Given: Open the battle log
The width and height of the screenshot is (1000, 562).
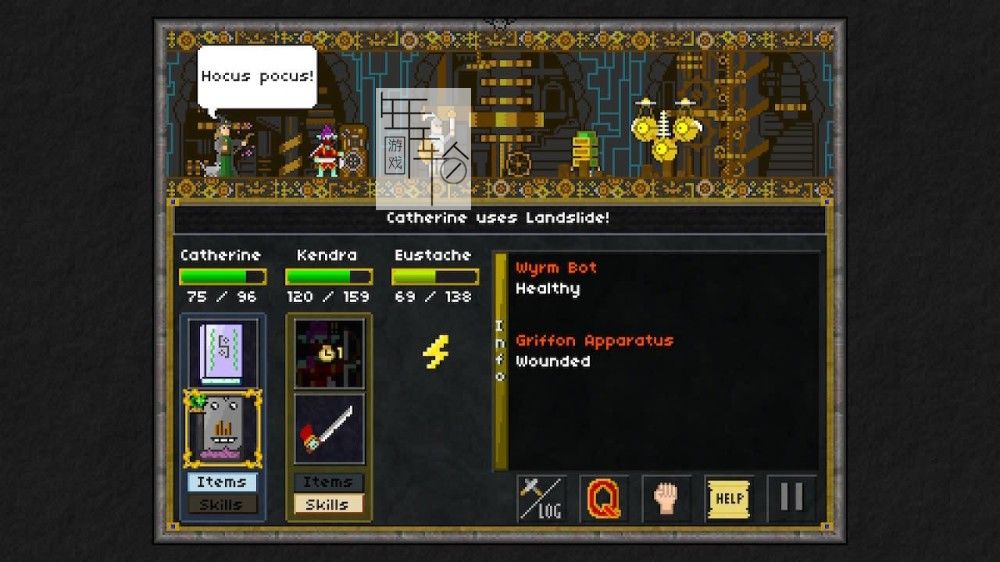Looking at the screenshot, I should (541, 498).
